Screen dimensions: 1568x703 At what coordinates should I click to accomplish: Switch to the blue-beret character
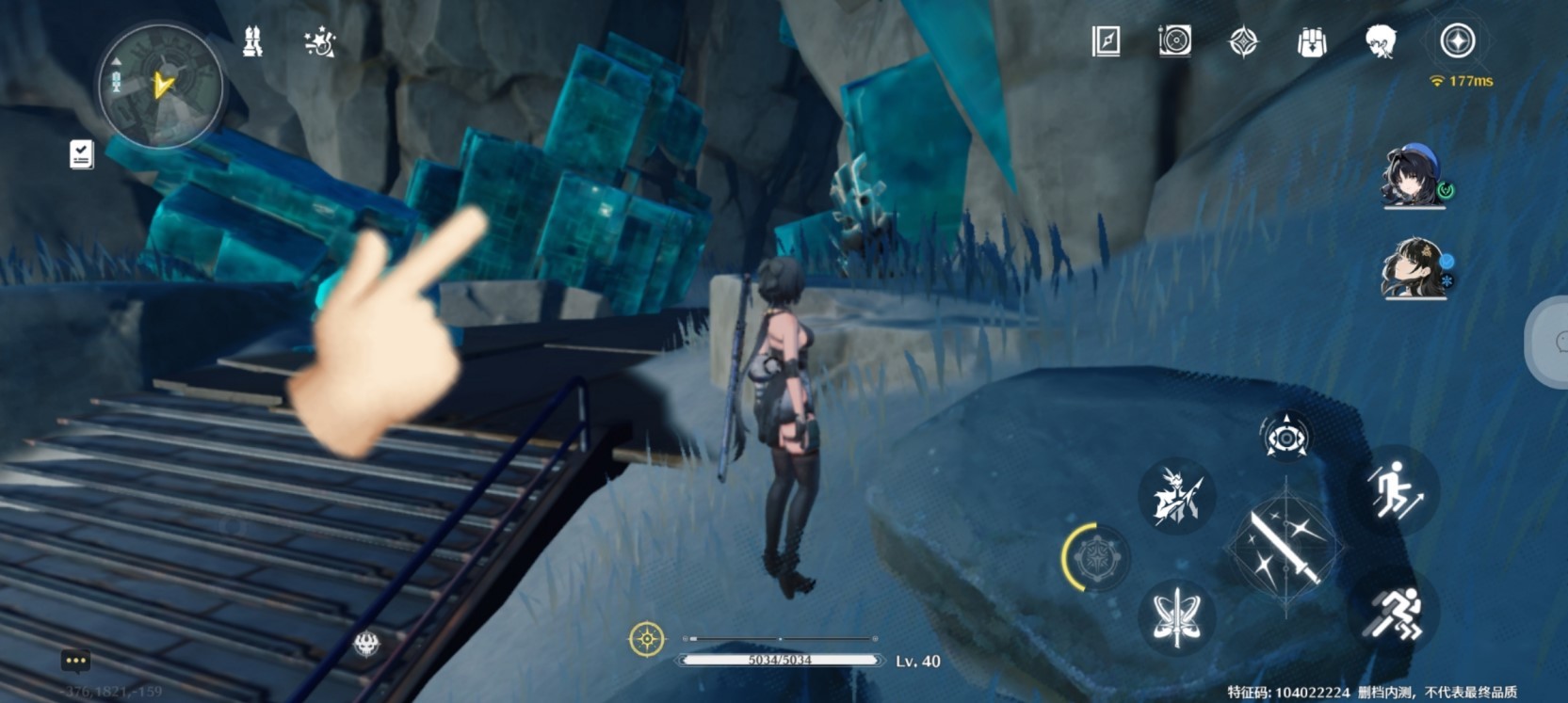pos(1414,176)
